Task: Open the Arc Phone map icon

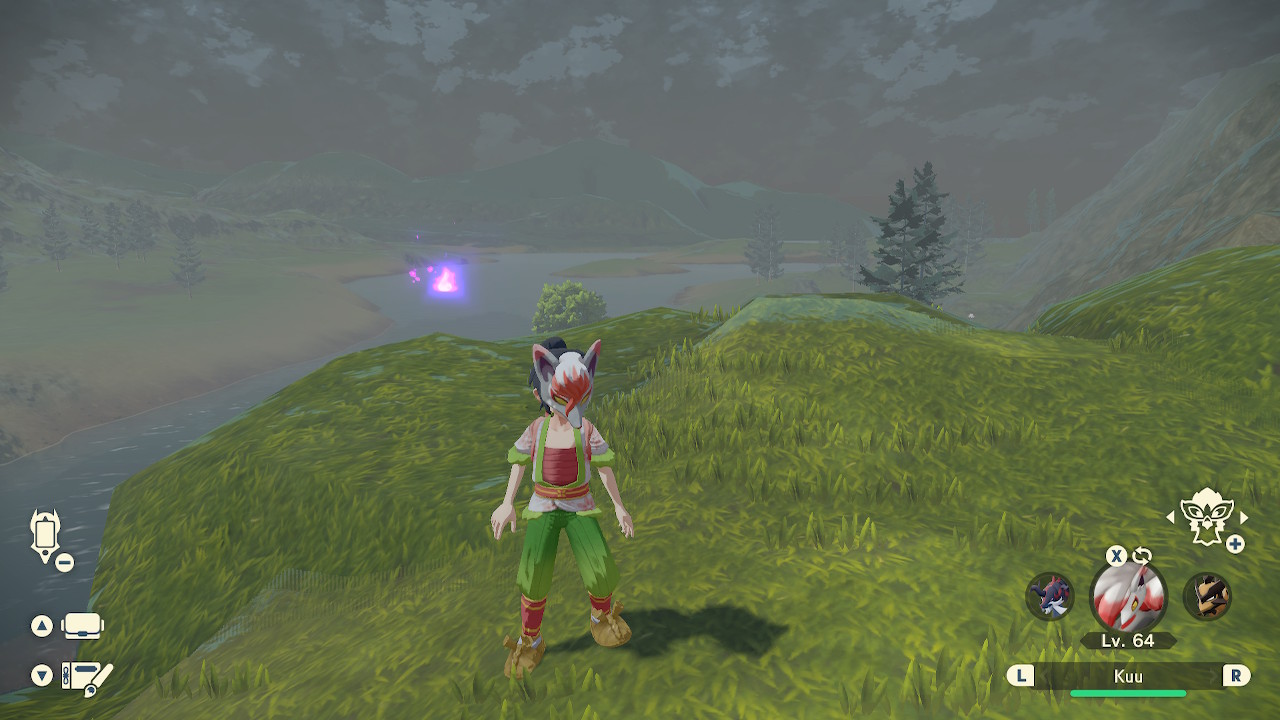Action: [46, 534]
